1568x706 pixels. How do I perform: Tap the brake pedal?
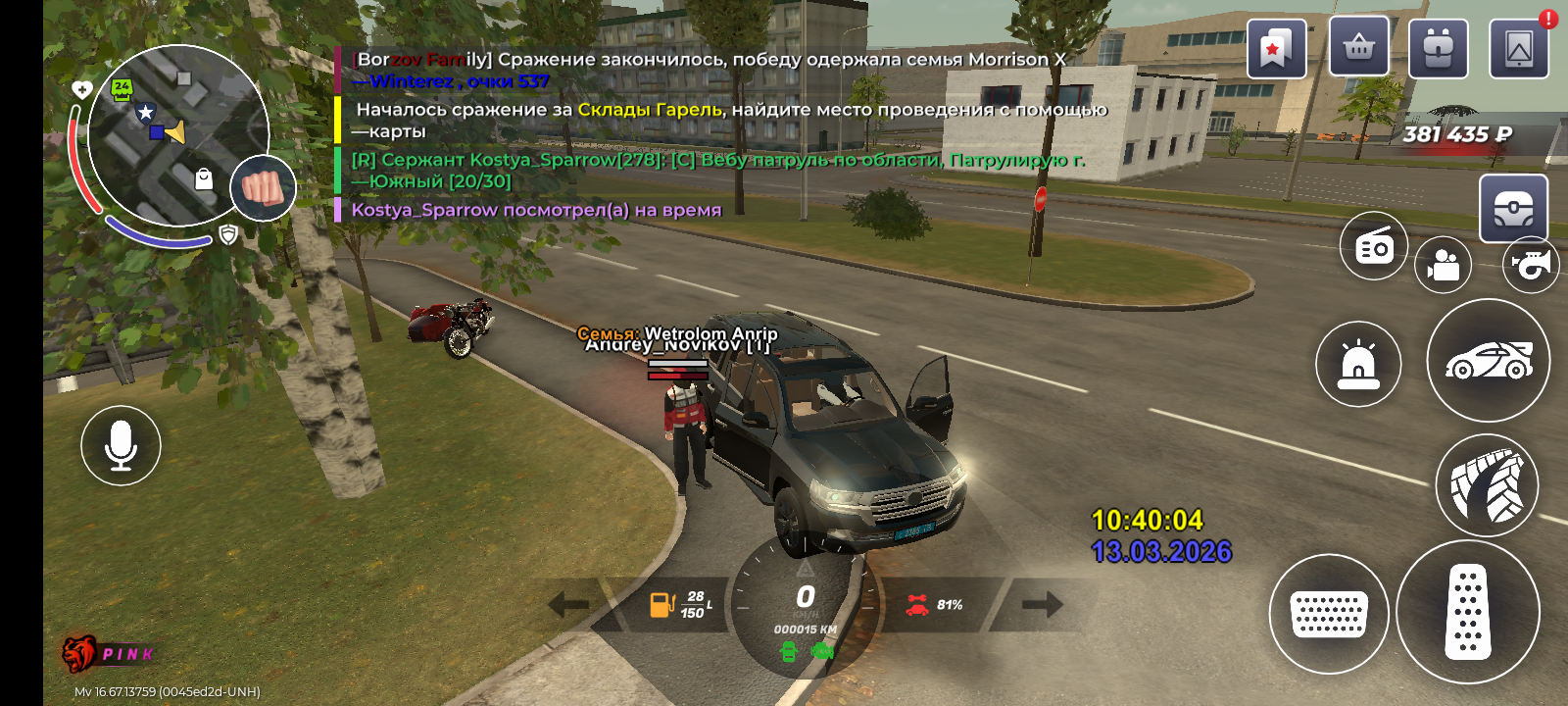pyautogui.click(x=1329, y=614)
